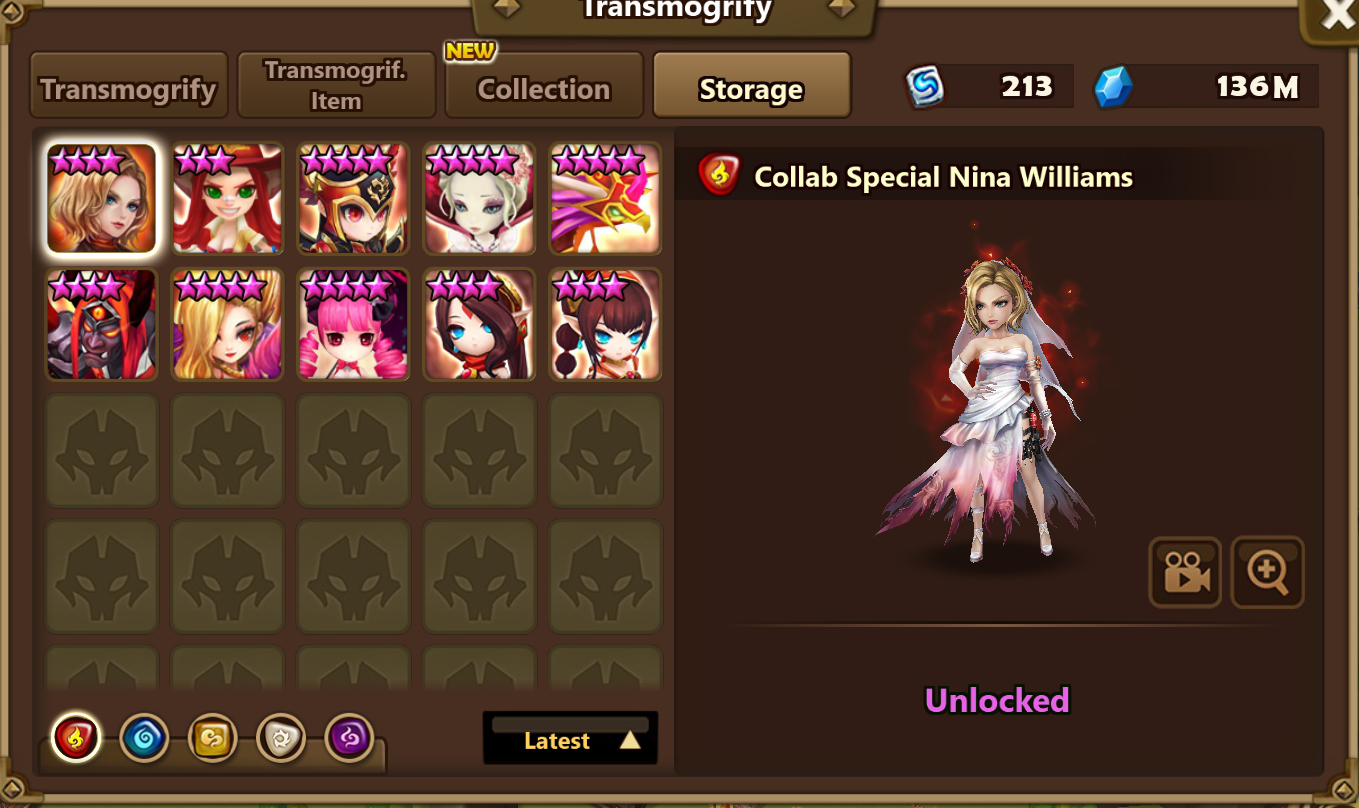The width and height of the screenshot is (1359, 808).
Task: Filter by fire element icon
Action: tap(76, 739)
